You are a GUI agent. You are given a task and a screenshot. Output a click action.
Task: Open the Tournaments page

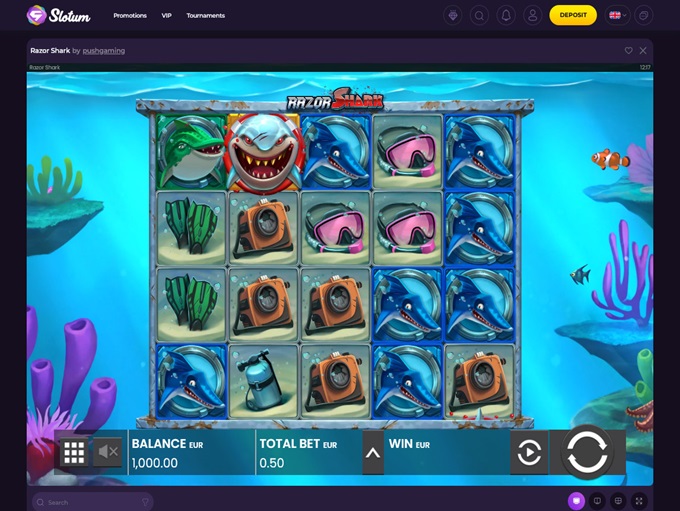point(206,16)
